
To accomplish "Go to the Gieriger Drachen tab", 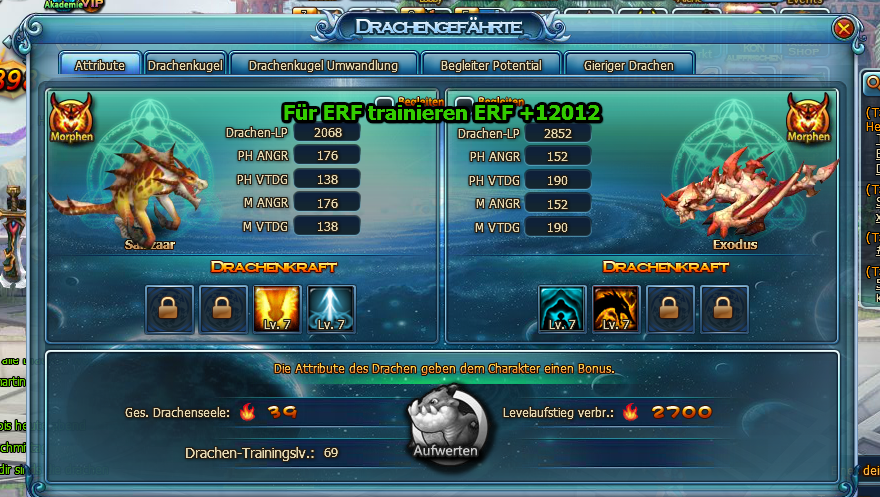I will point(628,65).
